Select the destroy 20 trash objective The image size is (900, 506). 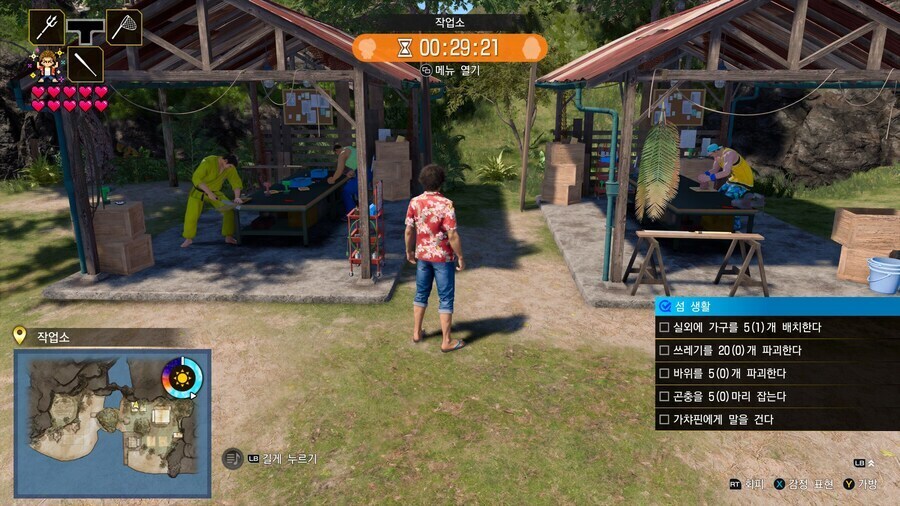click(776, 351)
